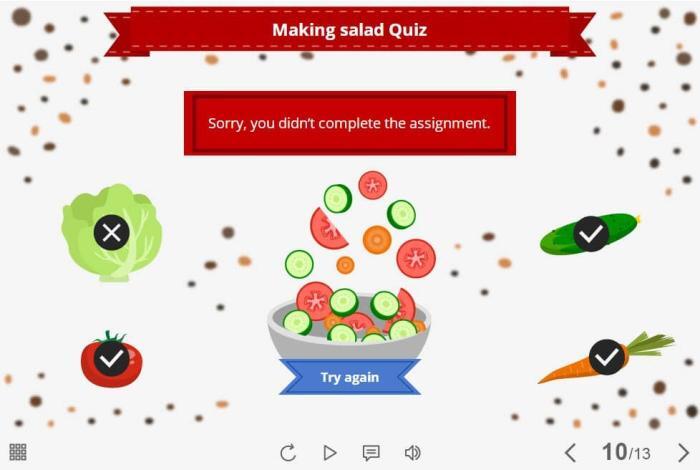Pick the cucumber ingredient
Image resolution: width=700 pixels, height=470 pixels.
[x=590, y=234]
